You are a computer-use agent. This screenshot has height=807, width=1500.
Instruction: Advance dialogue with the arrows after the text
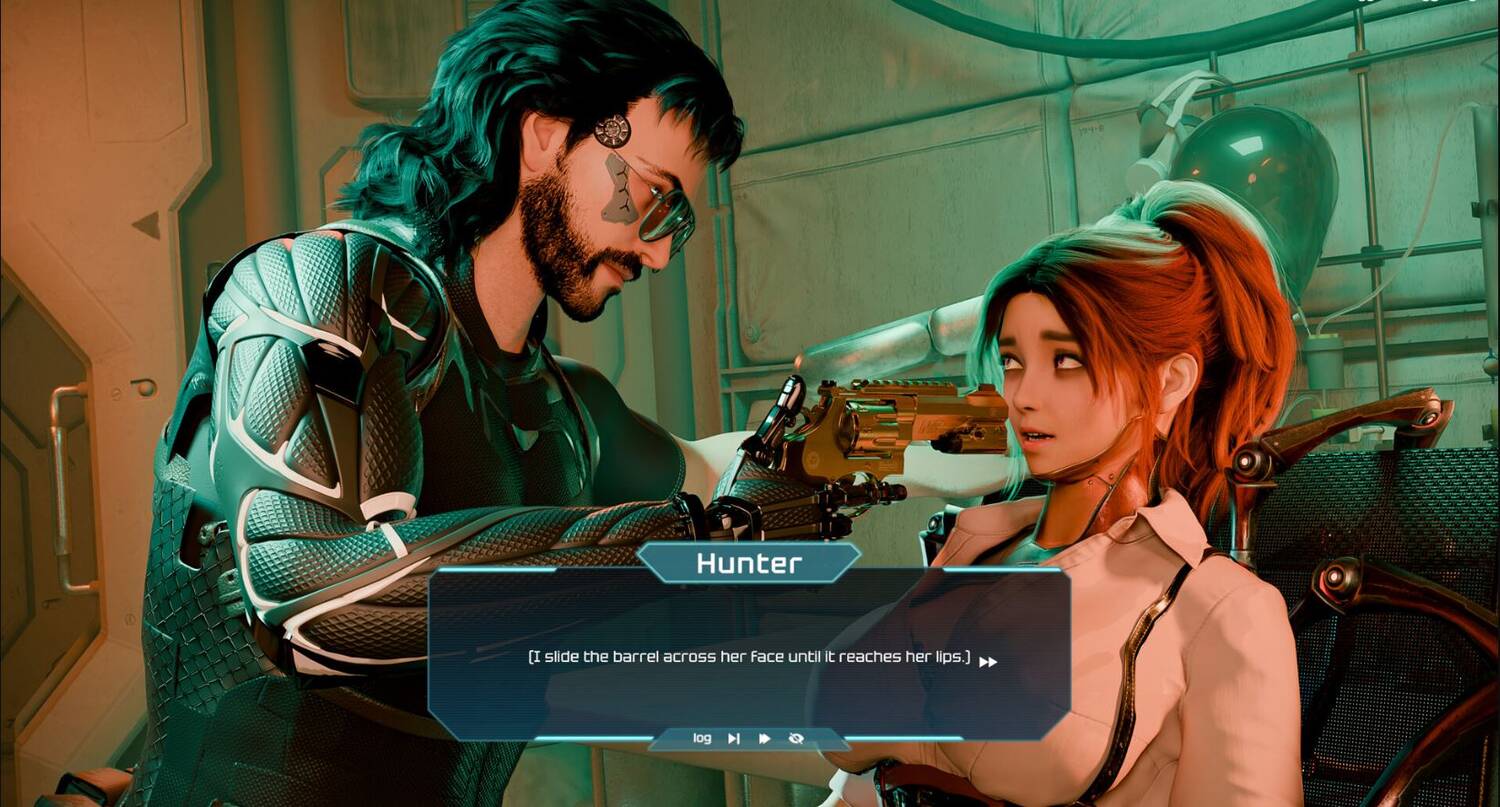(988, 661)
